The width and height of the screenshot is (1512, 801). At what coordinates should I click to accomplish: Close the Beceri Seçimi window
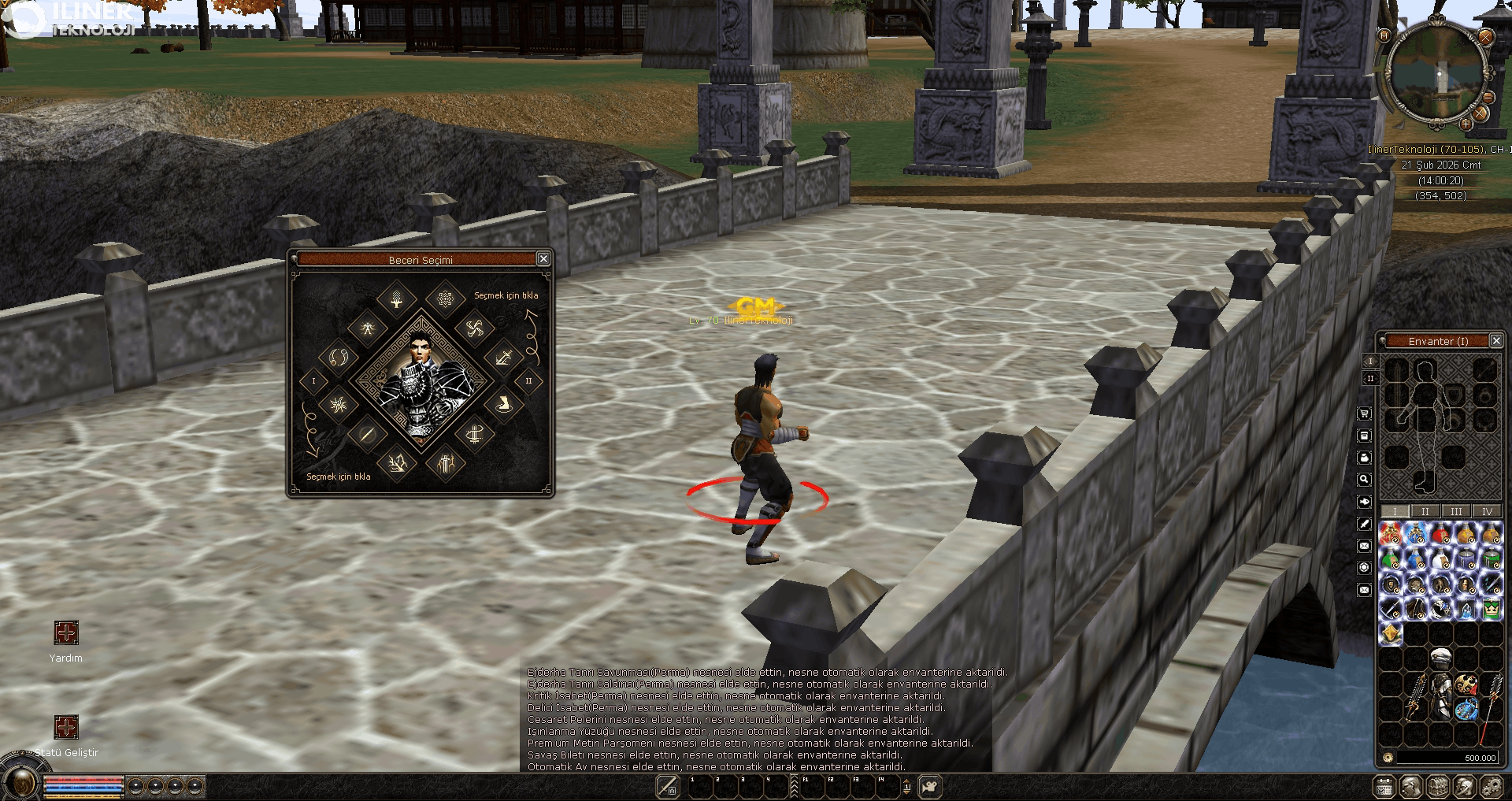(x=543, y=259)
